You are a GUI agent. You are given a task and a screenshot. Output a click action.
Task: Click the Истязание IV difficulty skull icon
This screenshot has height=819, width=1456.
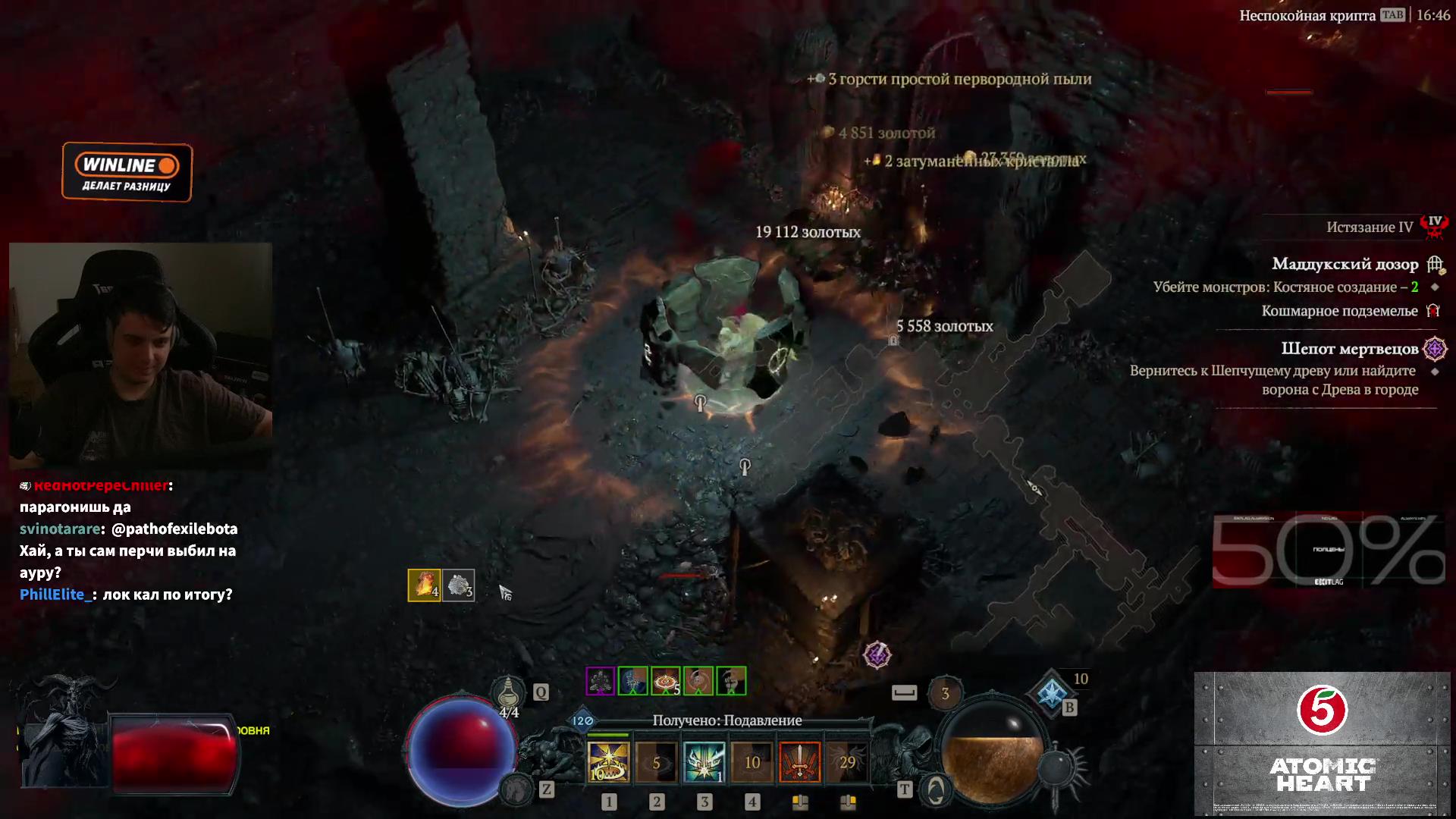click(x=1434, y=225)
